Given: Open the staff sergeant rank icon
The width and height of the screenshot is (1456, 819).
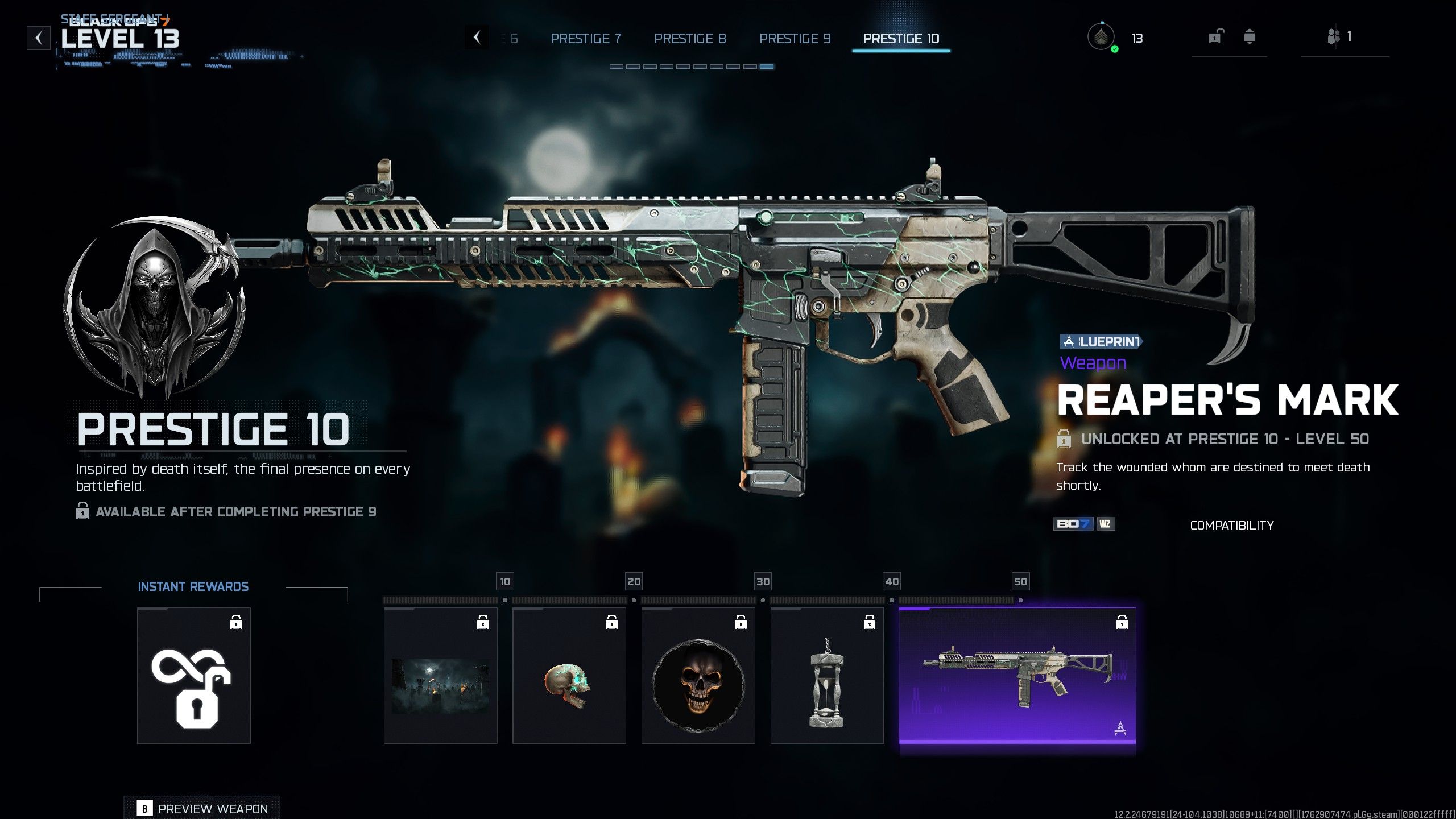Looking at the screenshot, I should [x=1101, y=38].
